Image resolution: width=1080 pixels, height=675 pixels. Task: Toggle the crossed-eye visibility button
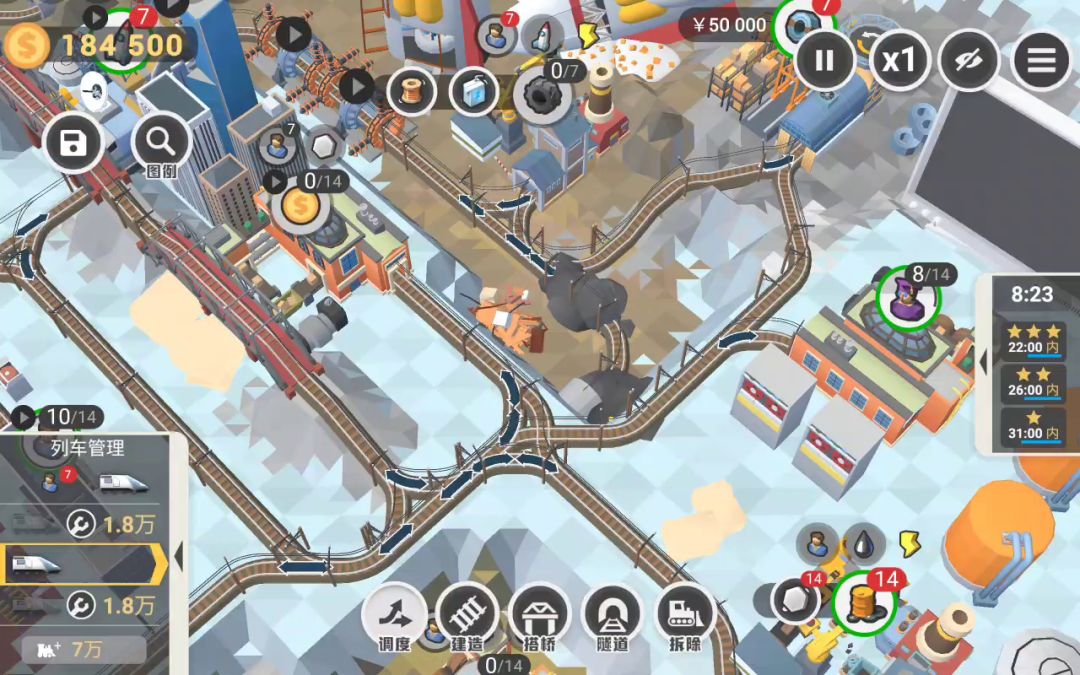[x=969, y=60]
